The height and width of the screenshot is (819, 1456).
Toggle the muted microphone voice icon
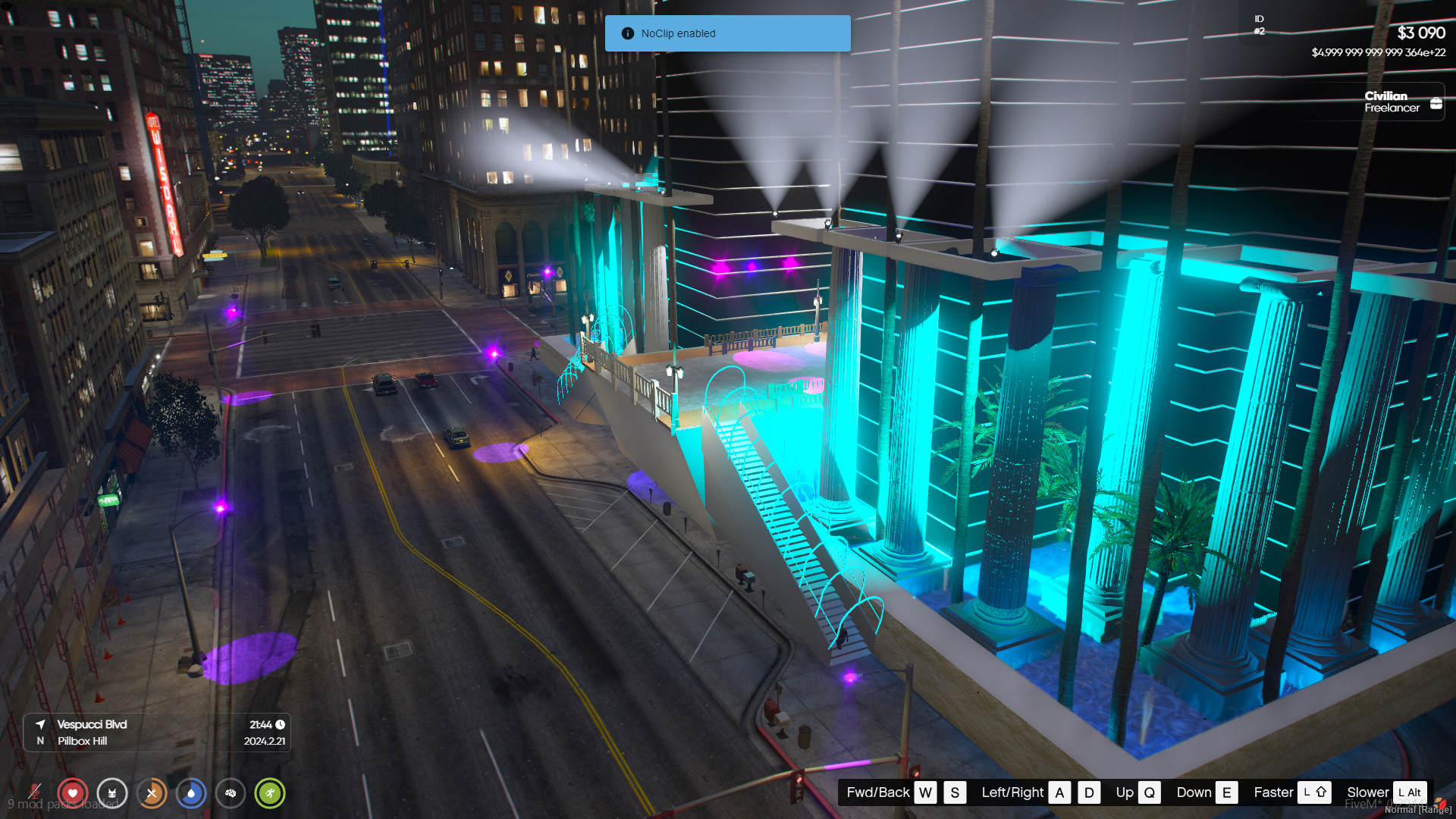[x=34, y=792]
